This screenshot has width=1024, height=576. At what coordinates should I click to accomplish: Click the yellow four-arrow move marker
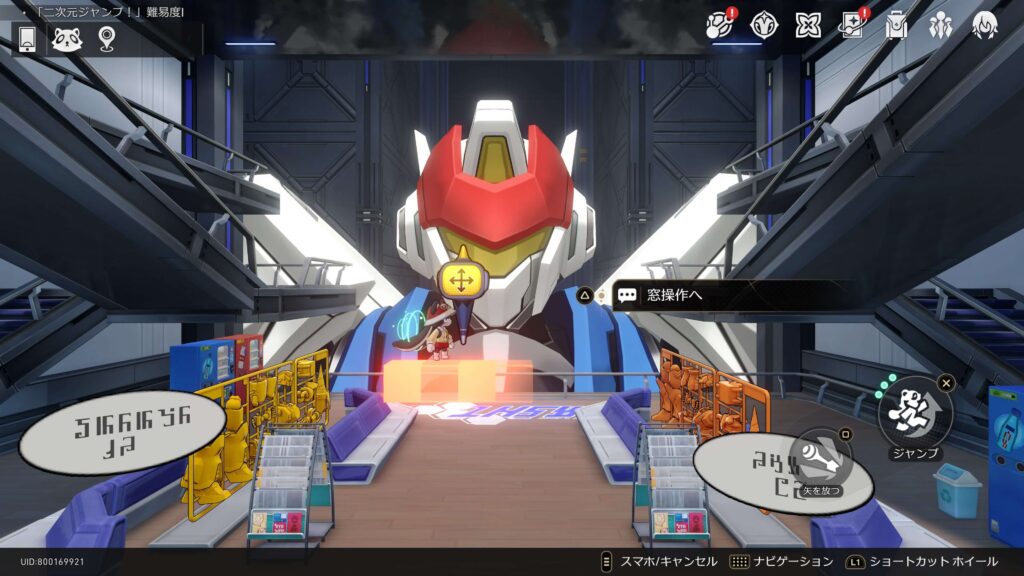point(460,281)
